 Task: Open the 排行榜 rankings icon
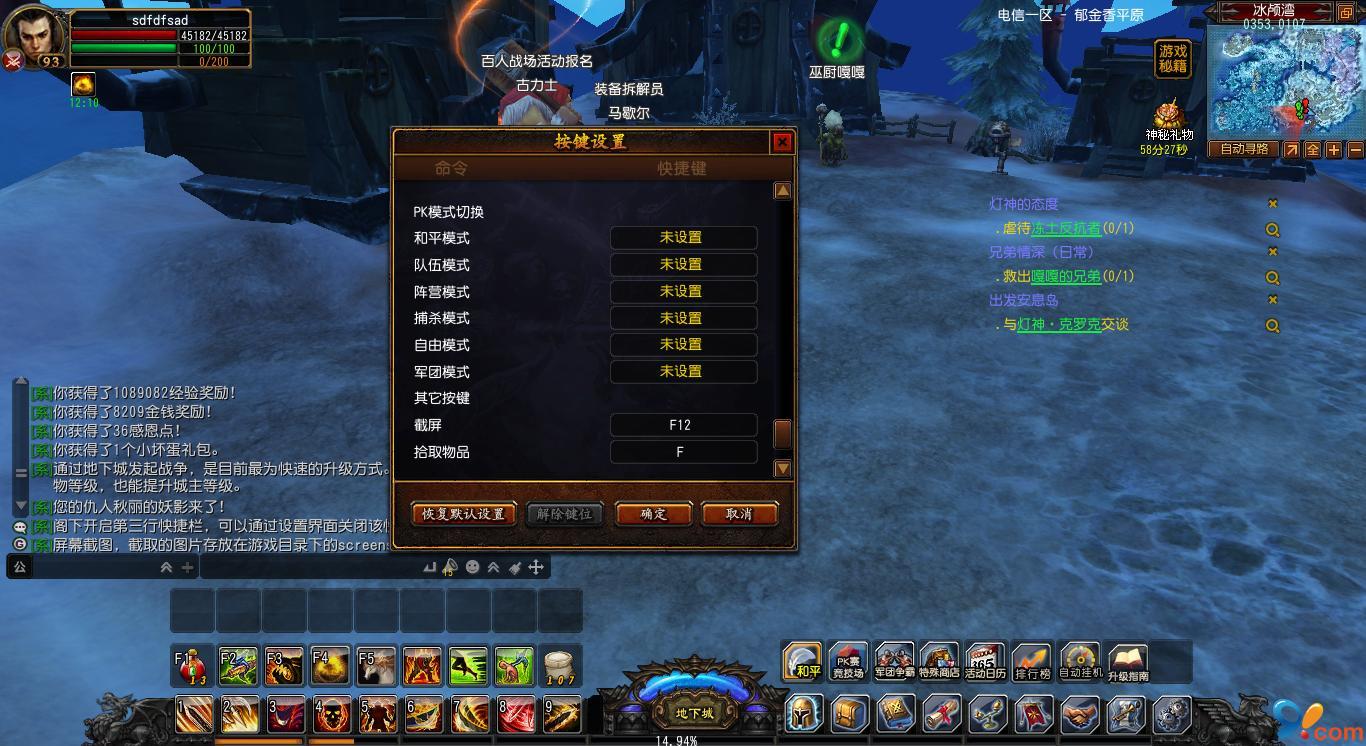tap(1032, 661)
